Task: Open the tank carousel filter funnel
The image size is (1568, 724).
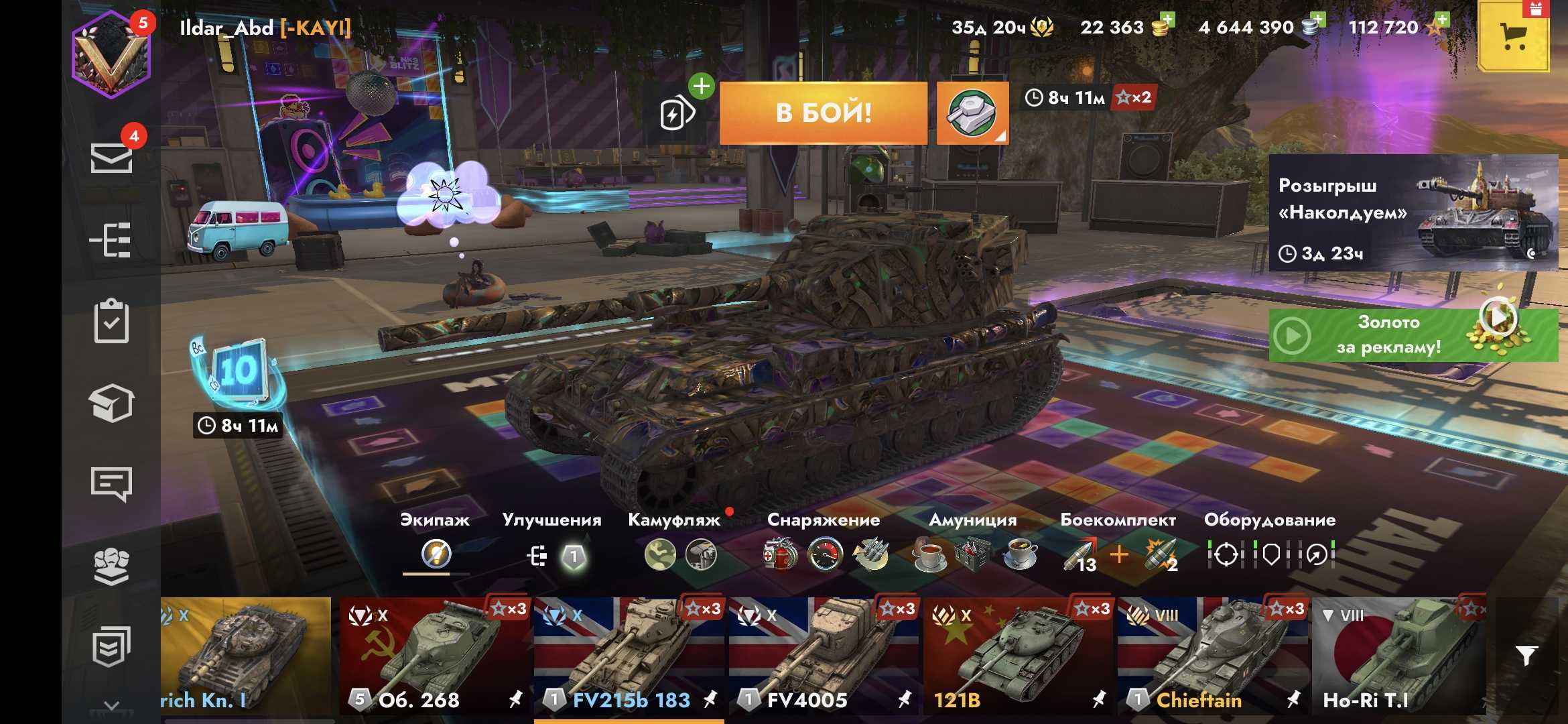Action: click(x=1527, y=656)
